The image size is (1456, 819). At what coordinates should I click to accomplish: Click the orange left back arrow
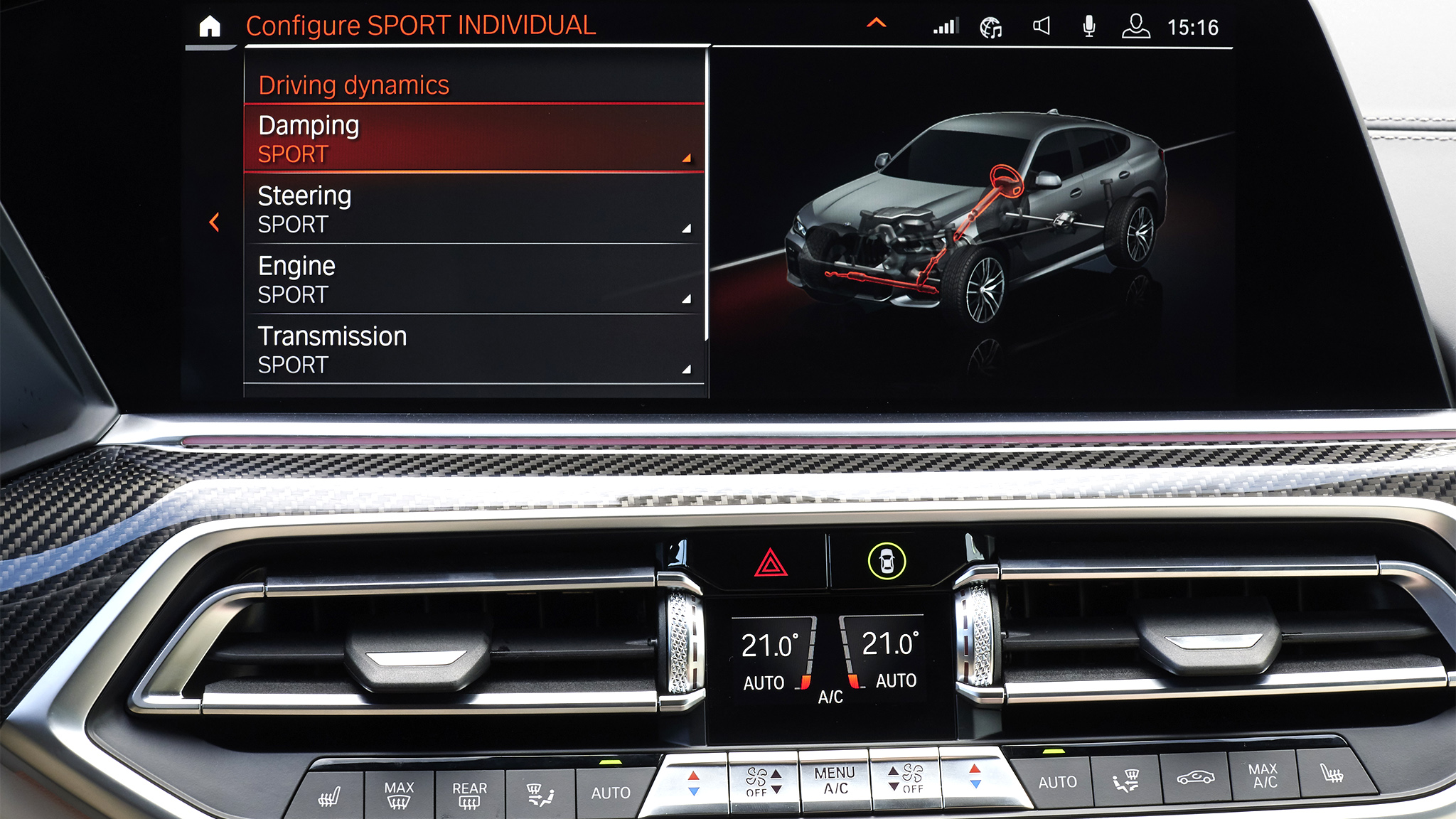click(214, 223)
